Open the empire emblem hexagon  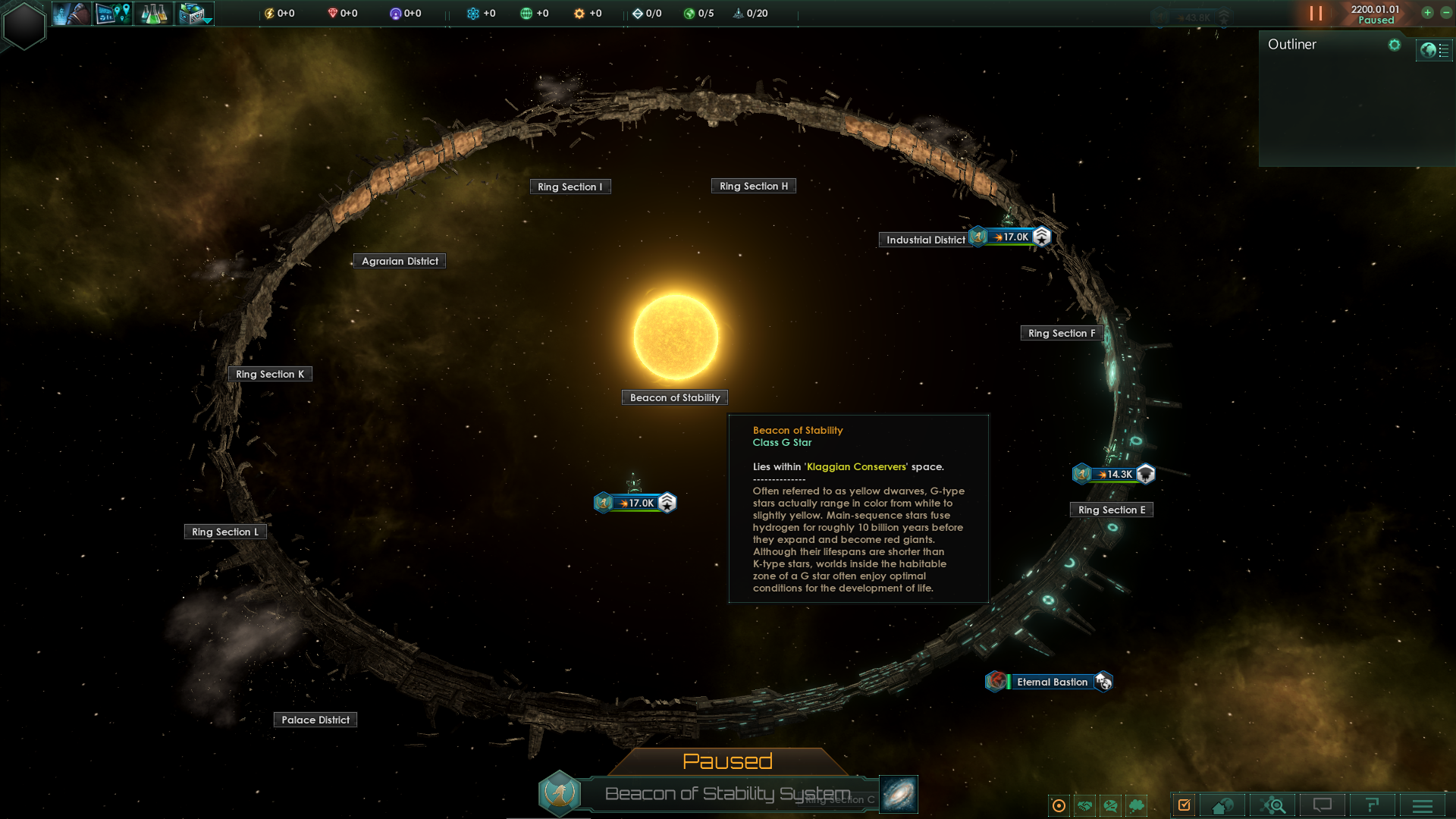(x=24, y=25)
